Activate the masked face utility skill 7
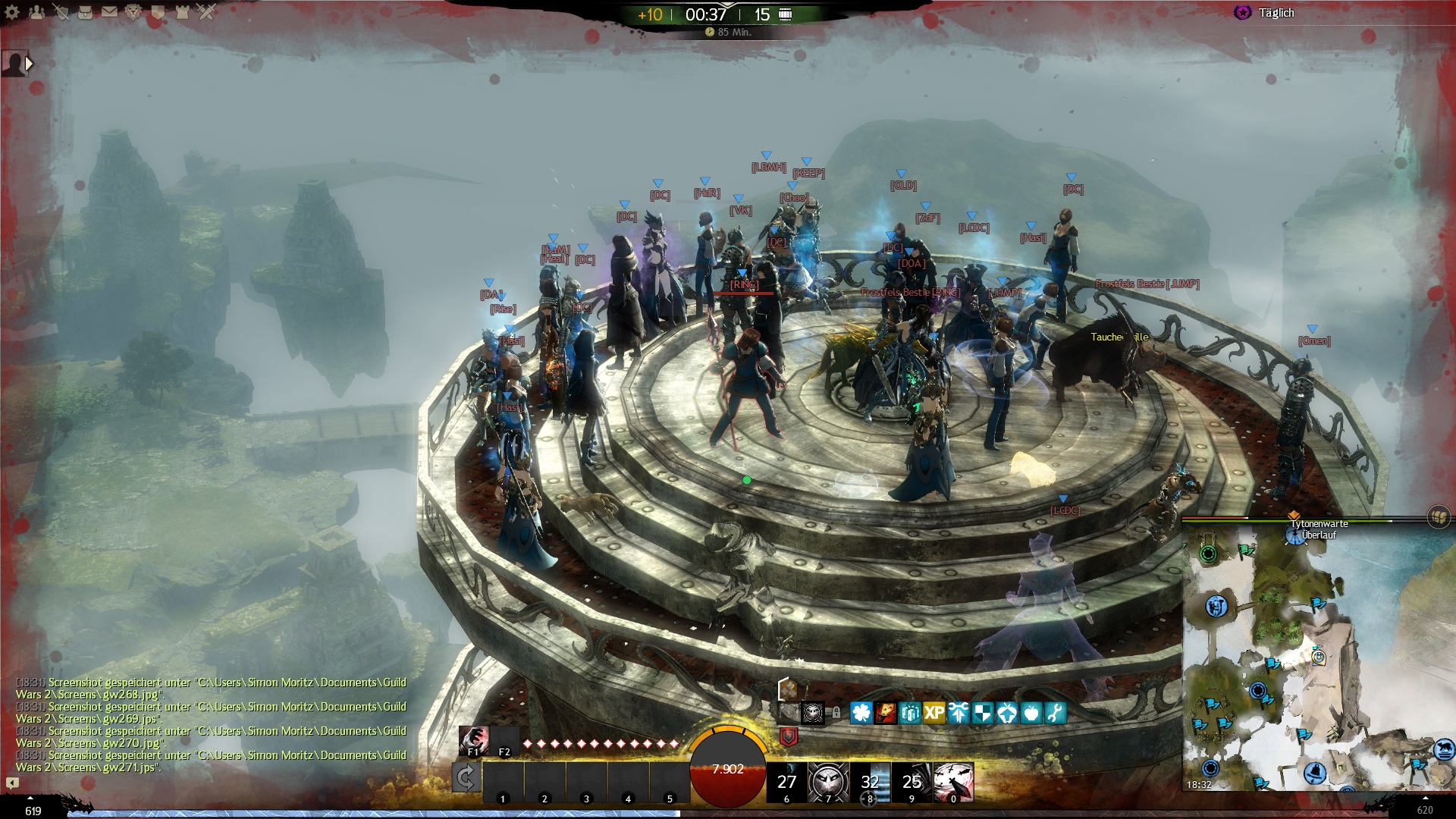Image resolution: width=1456 pixels, height=819 pixels. 828,782
